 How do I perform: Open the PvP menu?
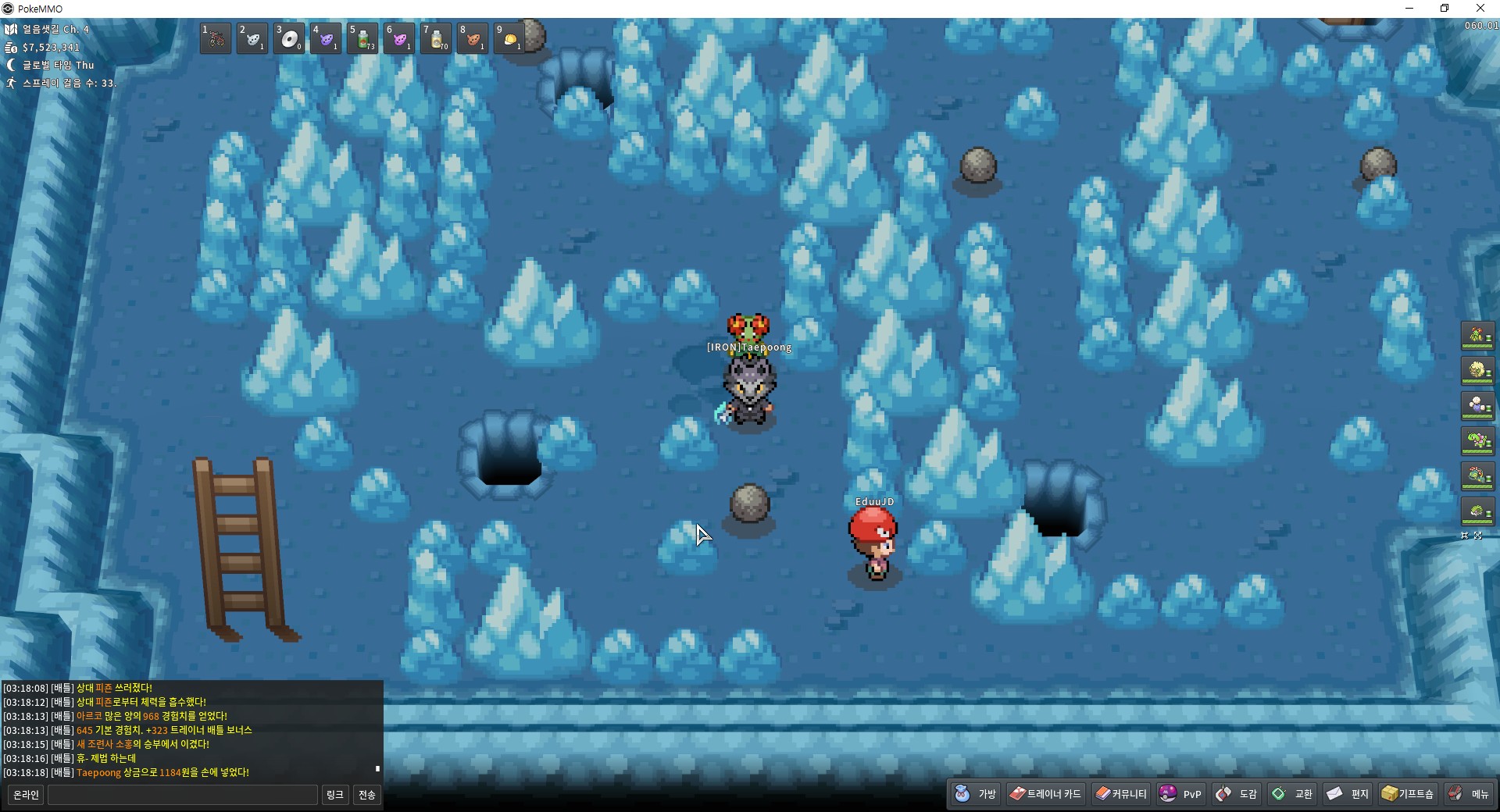coord(1180,794)
